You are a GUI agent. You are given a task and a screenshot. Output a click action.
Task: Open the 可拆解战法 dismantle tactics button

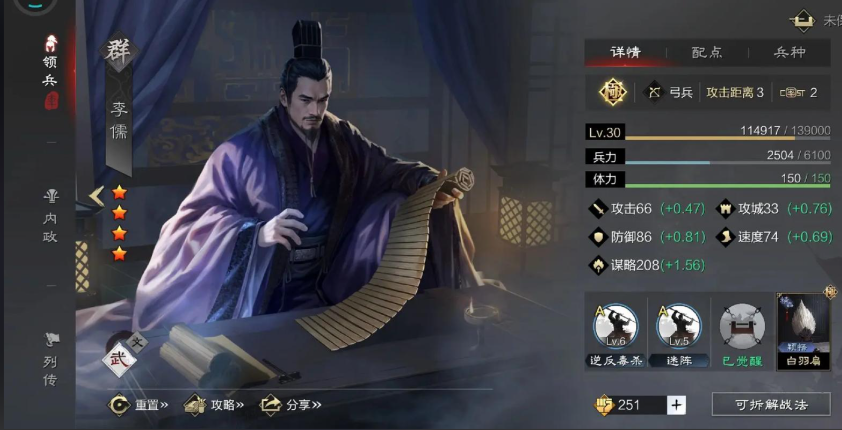771,404
